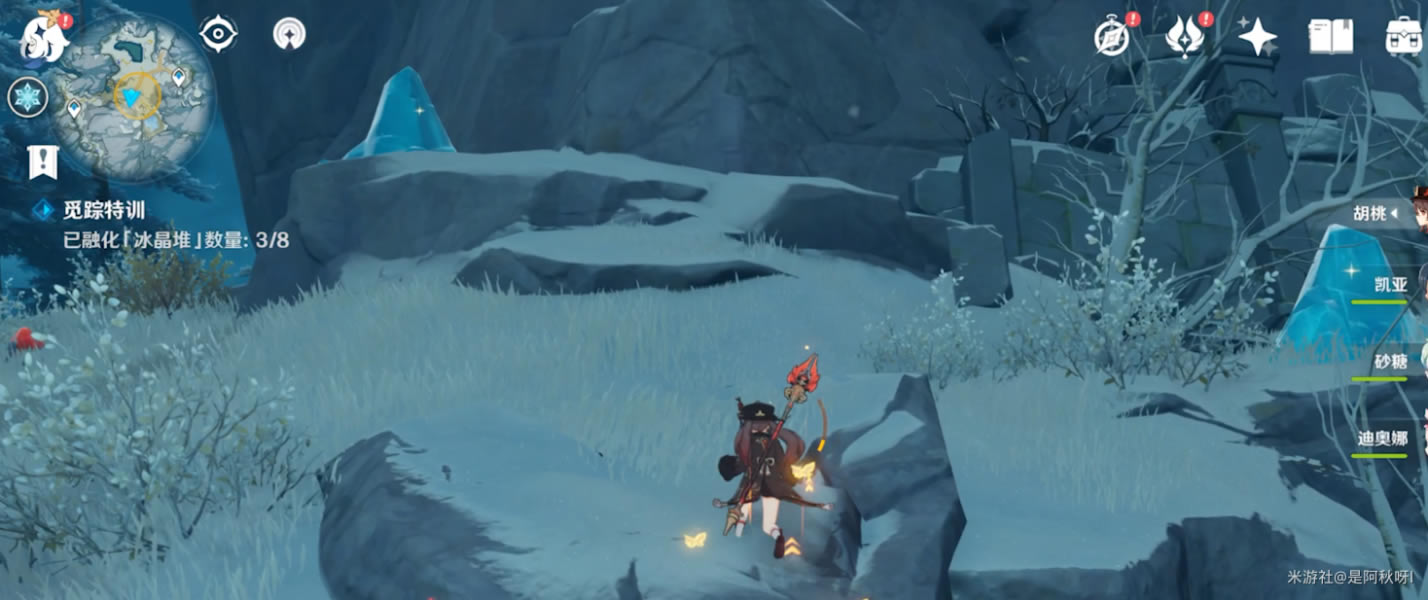Switch to party member 砂糖
Image resolution: width=1428 pixels, height=600 pixels.
tap(1391, 362)
